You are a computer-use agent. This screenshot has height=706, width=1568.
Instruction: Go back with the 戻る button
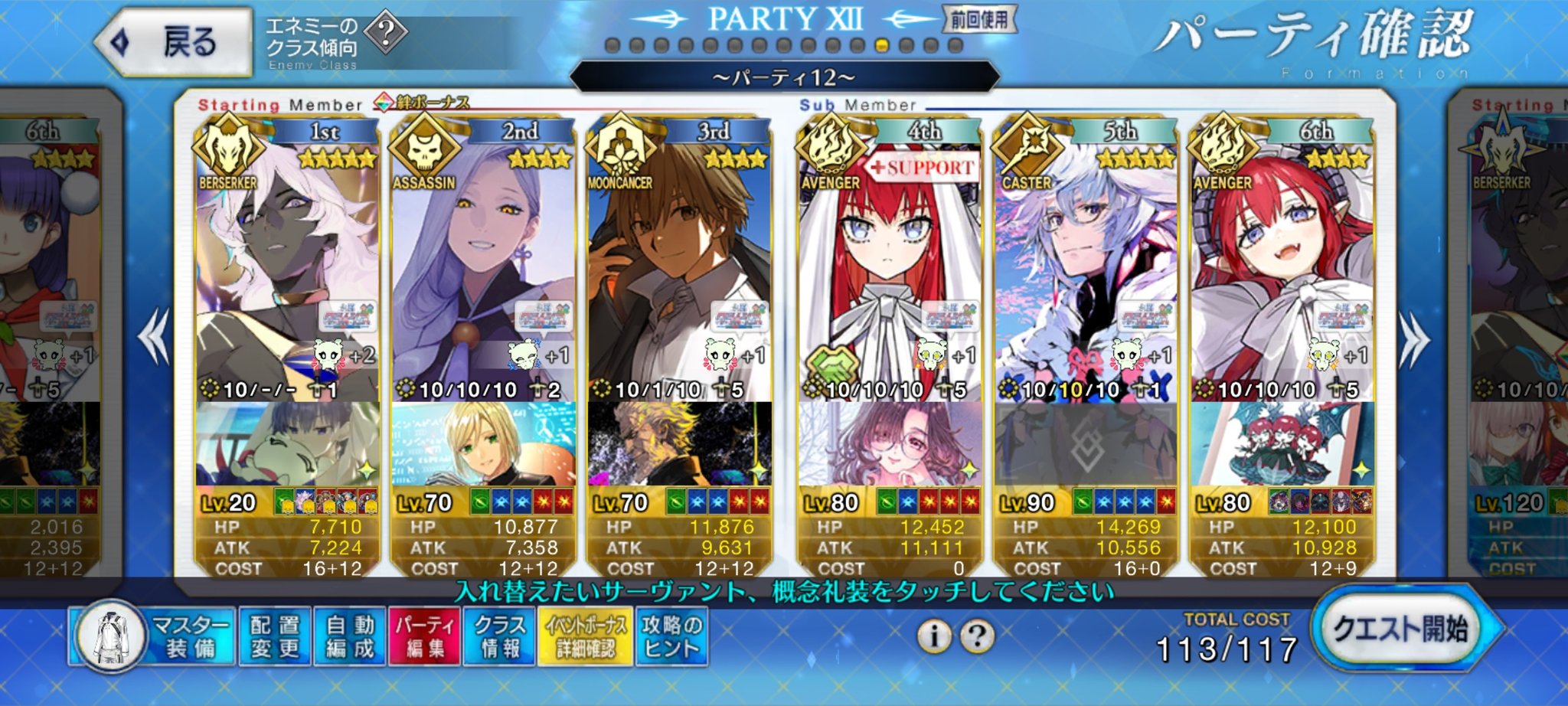click(175, 42)
